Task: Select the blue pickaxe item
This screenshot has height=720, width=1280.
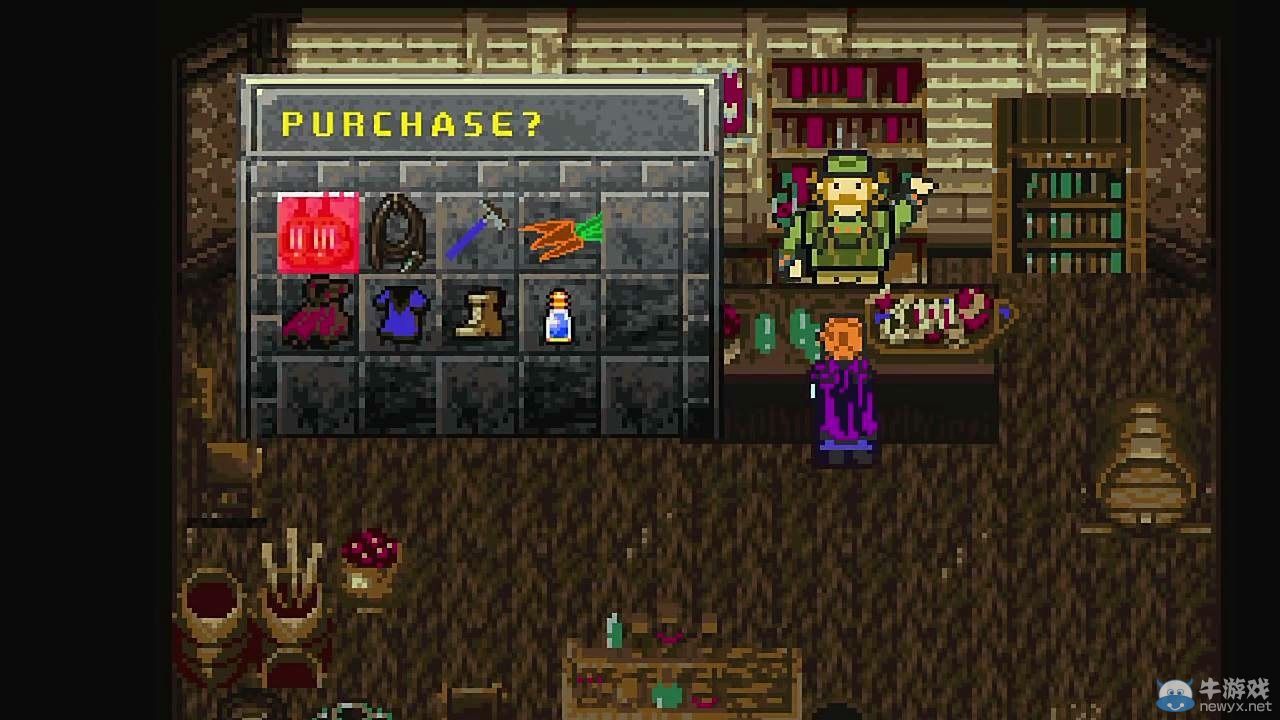Action: [476, 228]
